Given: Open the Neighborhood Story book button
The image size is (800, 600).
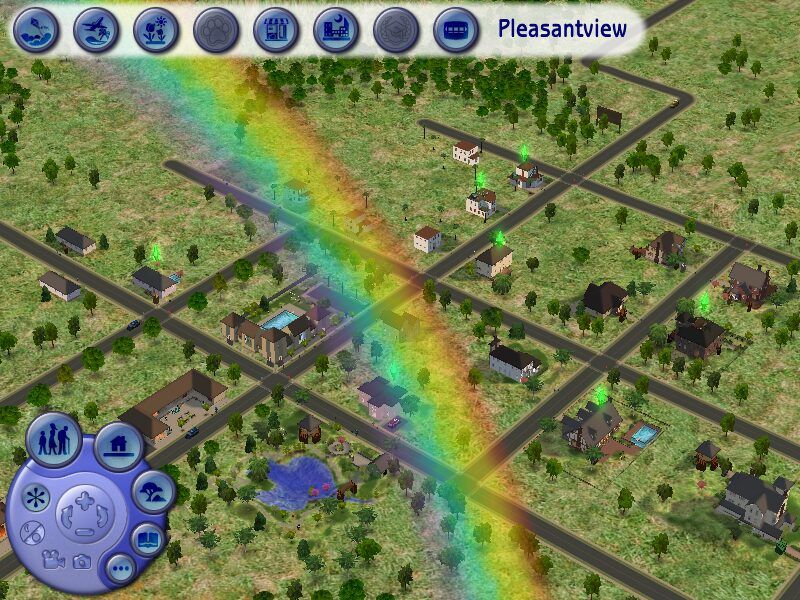Looking at the screenshot, I should point(148,540).
